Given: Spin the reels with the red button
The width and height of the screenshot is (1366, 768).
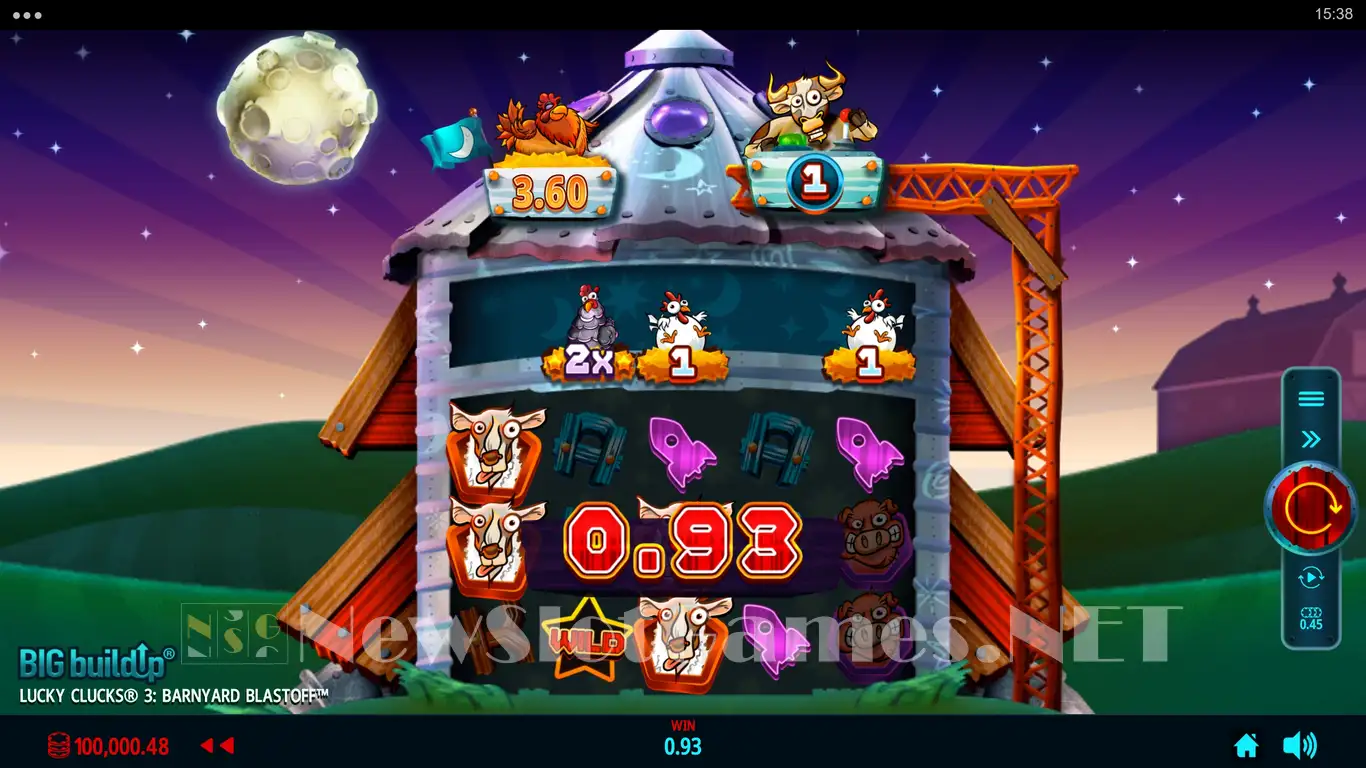Looking at the screenshot, I should pos(1311,509).
